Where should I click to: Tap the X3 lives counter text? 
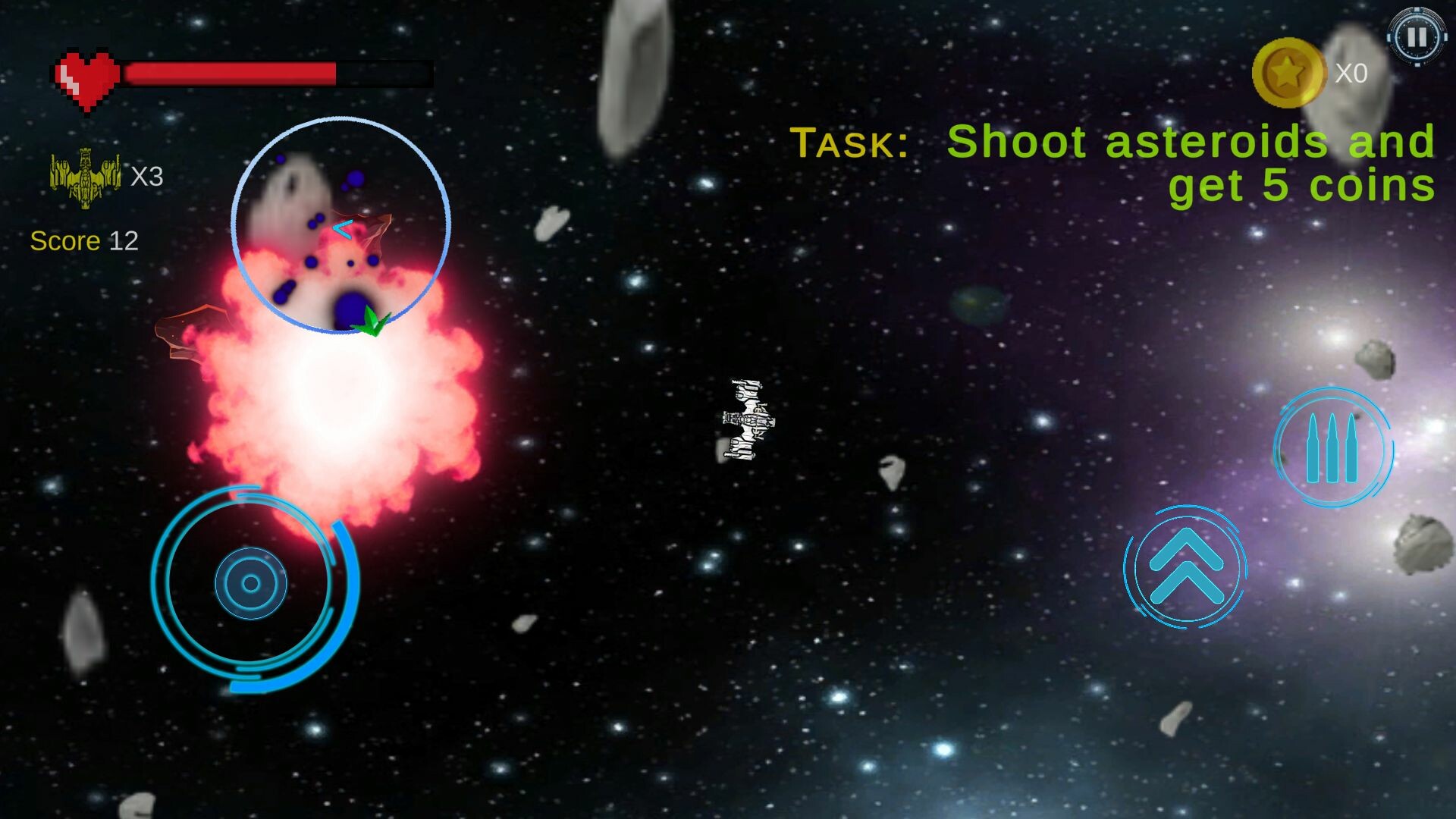coord(149,177)
